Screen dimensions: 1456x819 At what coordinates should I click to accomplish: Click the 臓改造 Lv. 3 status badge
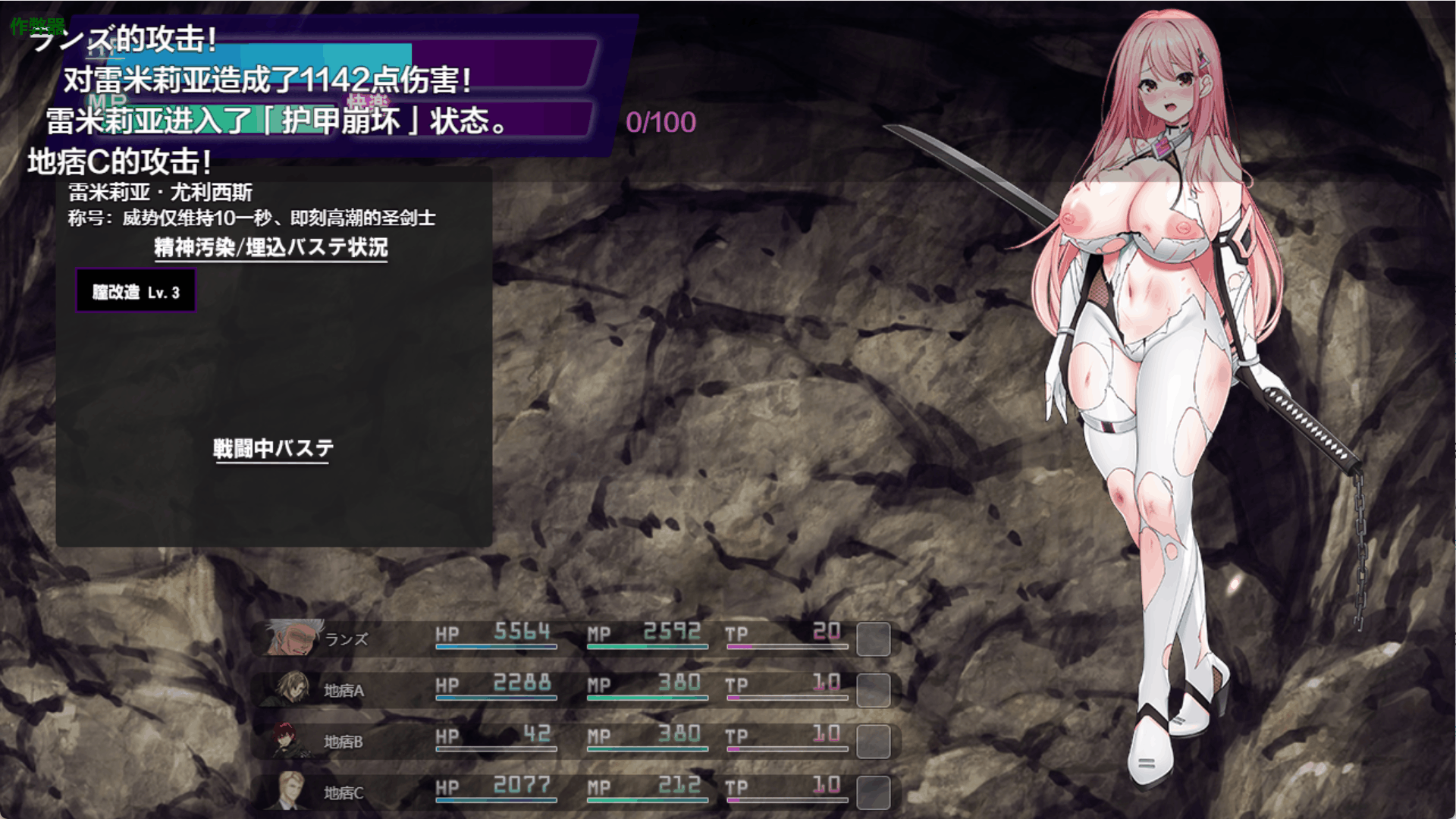click(x=136, y=292)
